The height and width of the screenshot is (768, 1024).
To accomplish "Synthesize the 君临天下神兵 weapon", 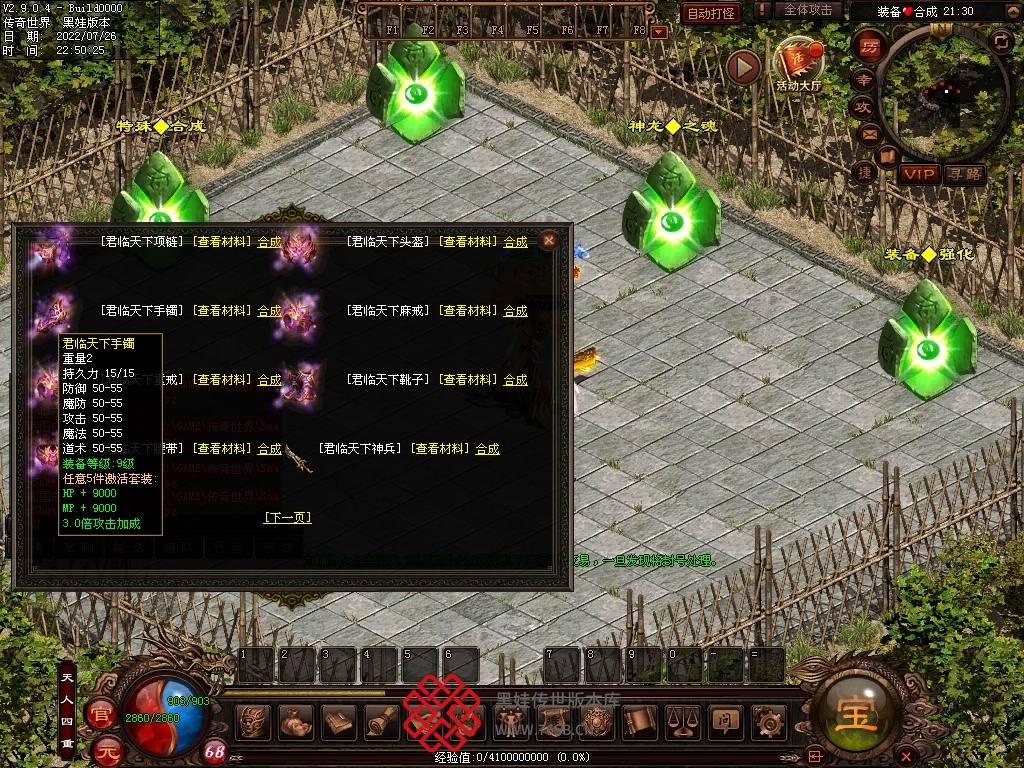I will pos(487,449).
